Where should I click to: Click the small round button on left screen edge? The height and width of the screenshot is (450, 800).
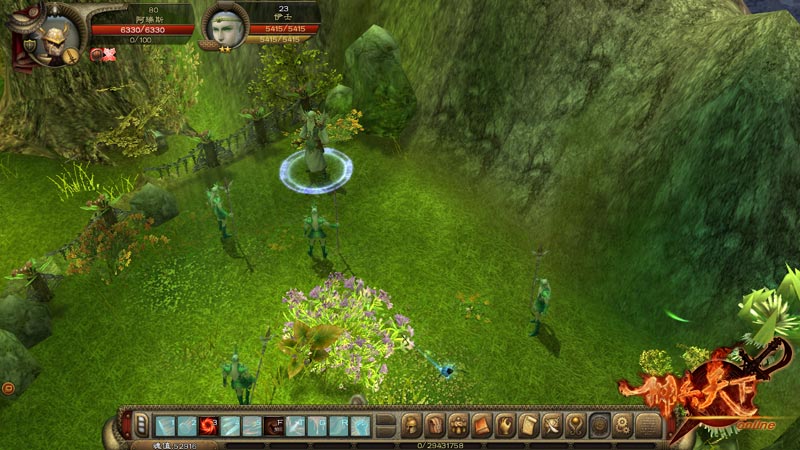tap(7, 387)
